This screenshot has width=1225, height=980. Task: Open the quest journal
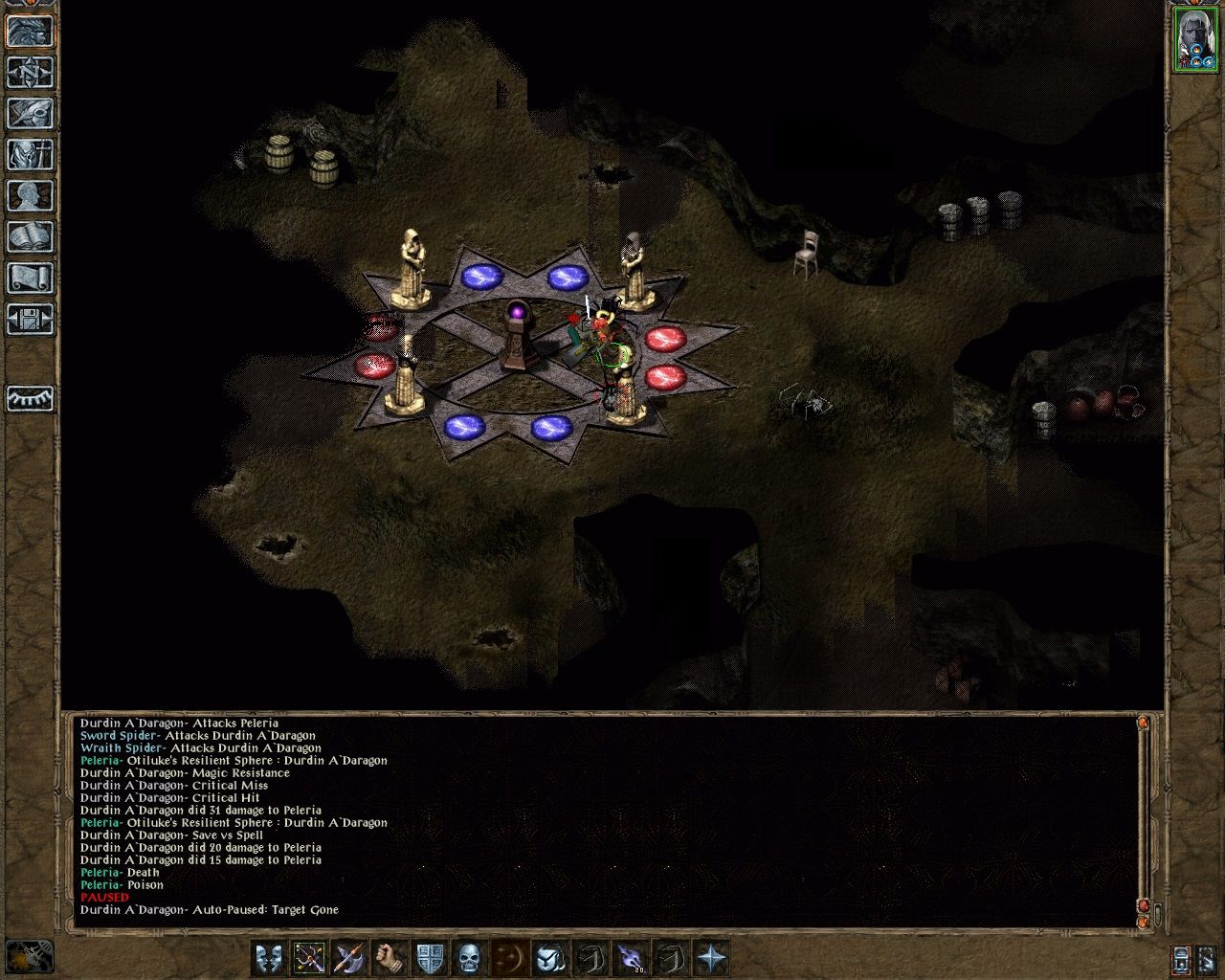[29, 112]
